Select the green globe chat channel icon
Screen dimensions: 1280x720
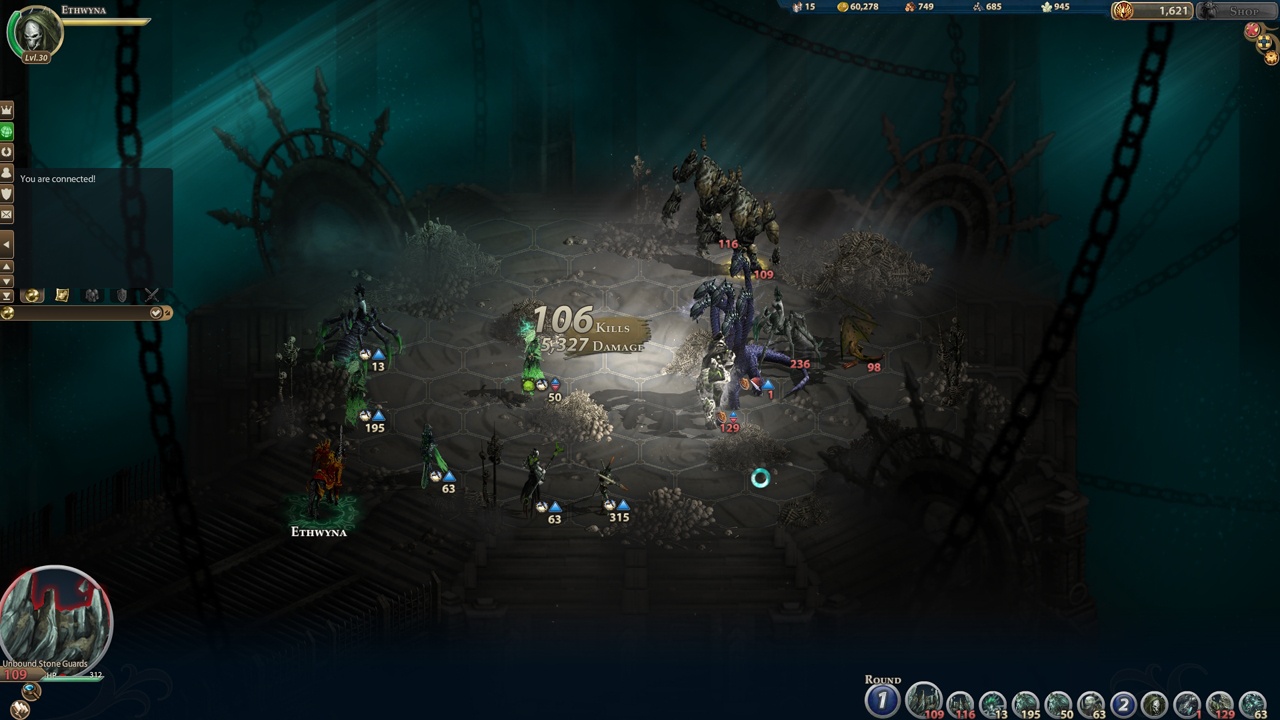coord(7,131)
